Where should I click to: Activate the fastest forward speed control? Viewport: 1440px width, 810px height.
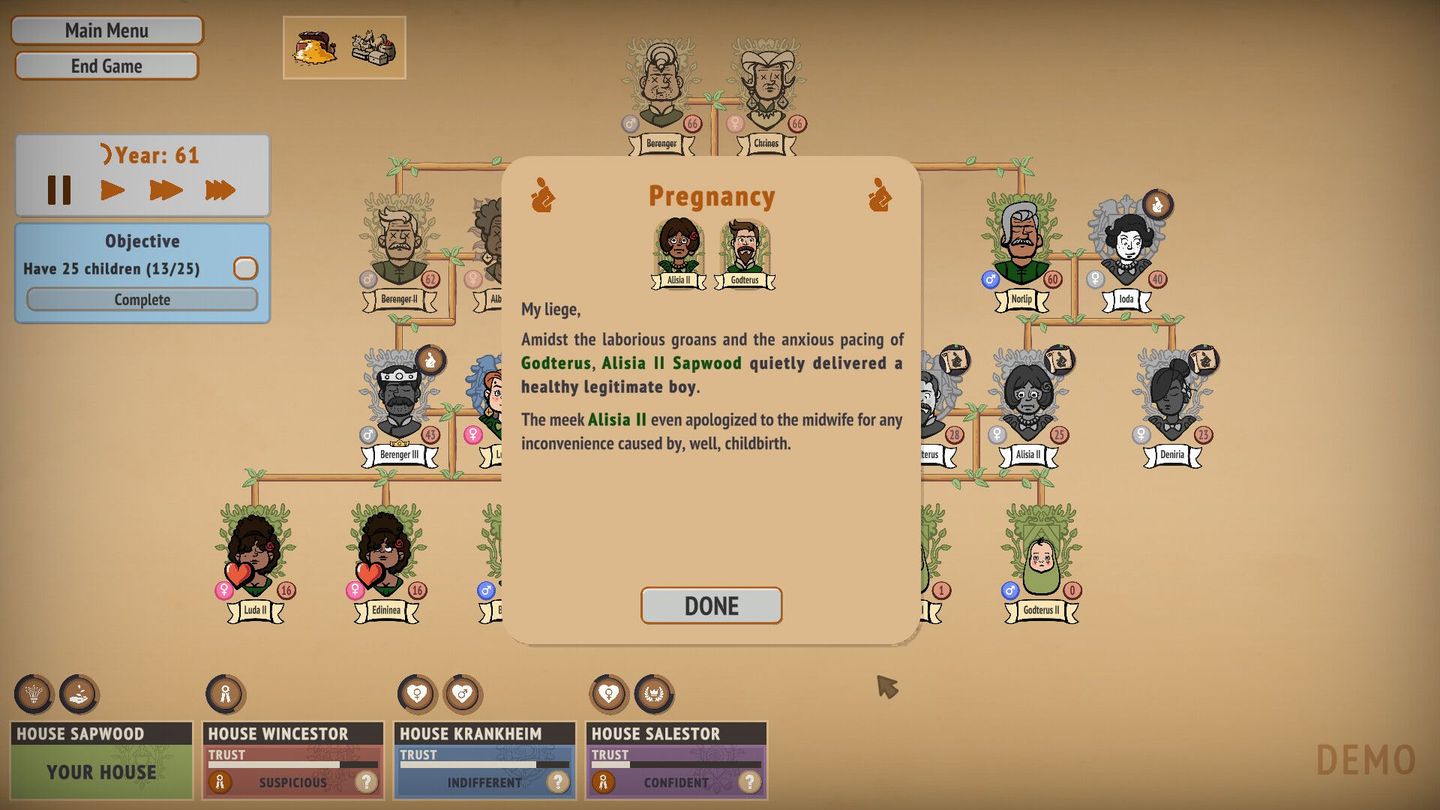click(x=222, y=190)
